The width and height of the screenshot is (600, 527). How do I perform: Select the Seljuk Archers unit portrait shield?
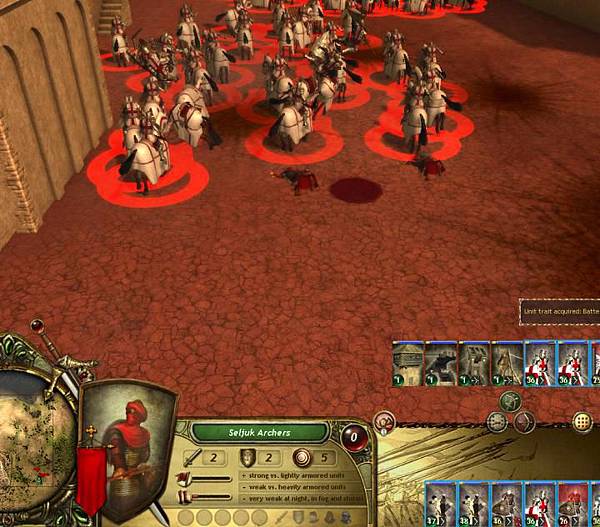125,448
